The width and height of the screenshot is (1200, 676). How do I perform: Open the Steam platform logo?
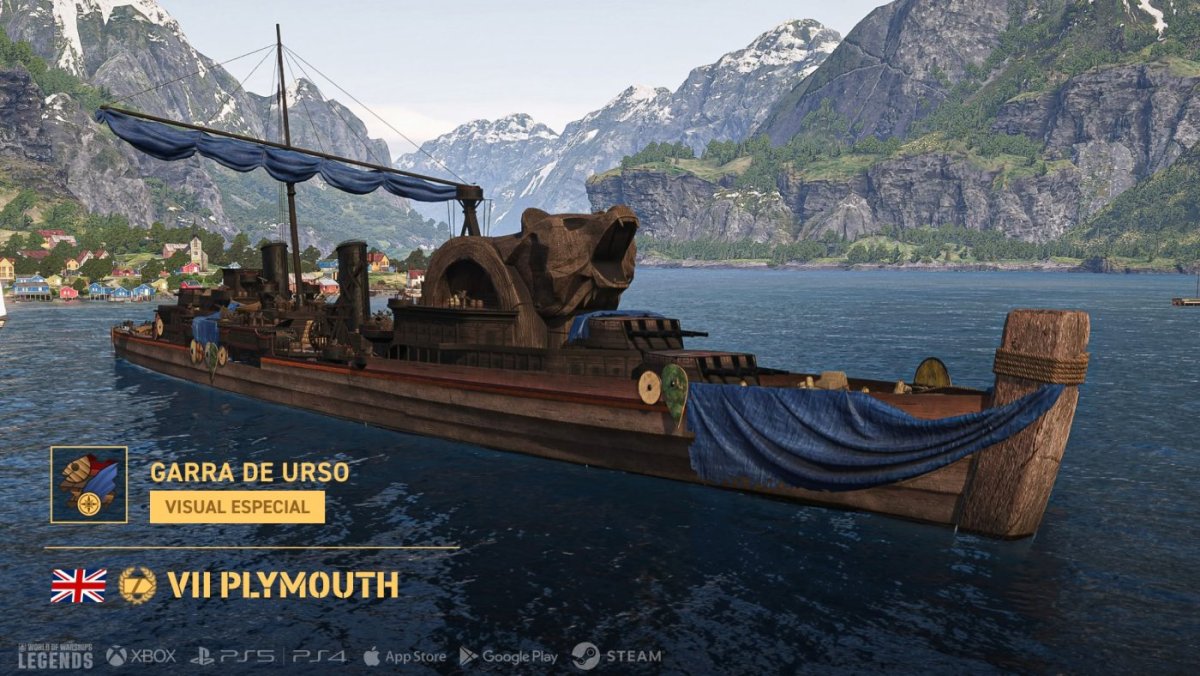616,656
